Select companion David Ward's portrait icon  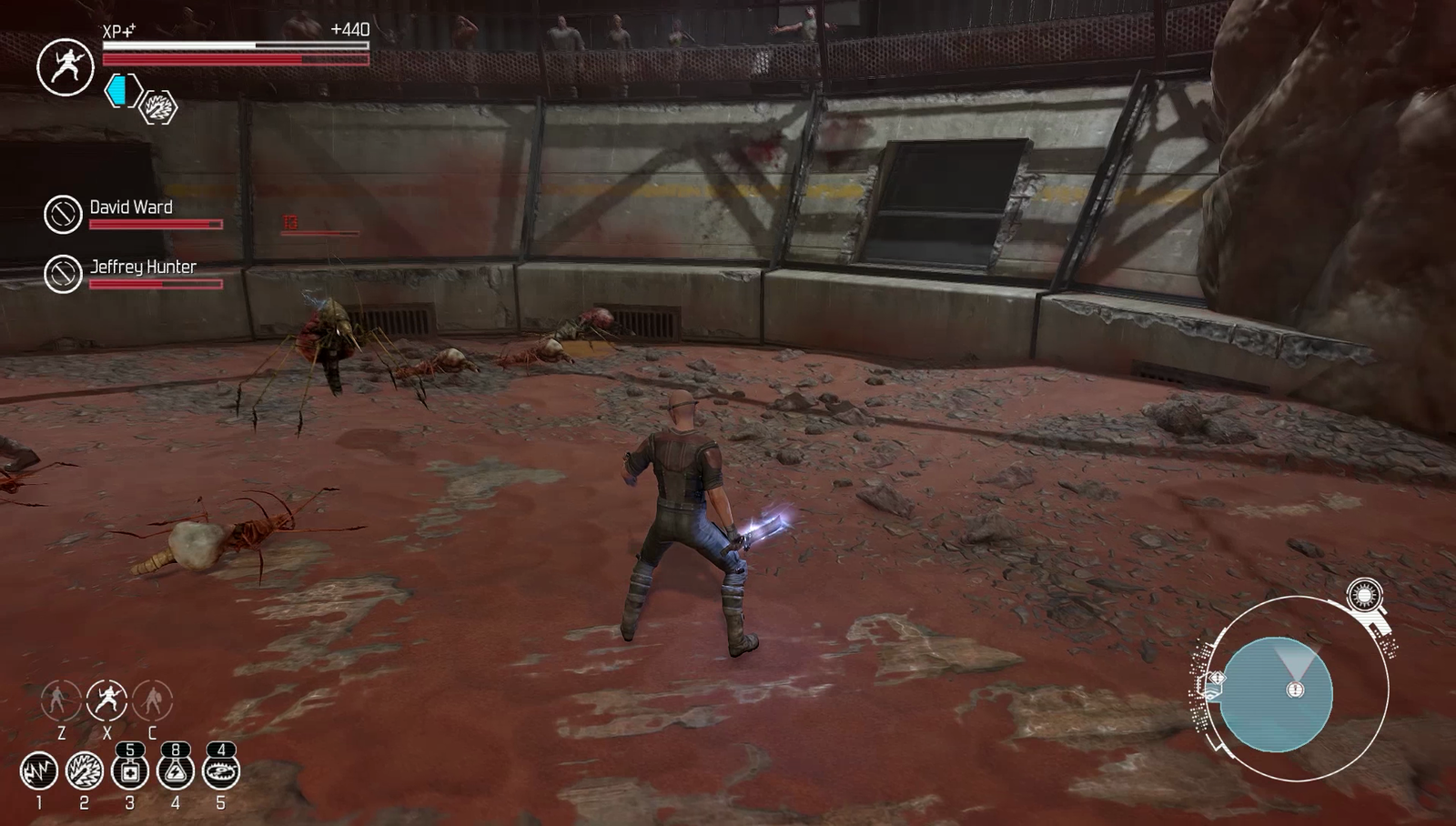[63, 214]
